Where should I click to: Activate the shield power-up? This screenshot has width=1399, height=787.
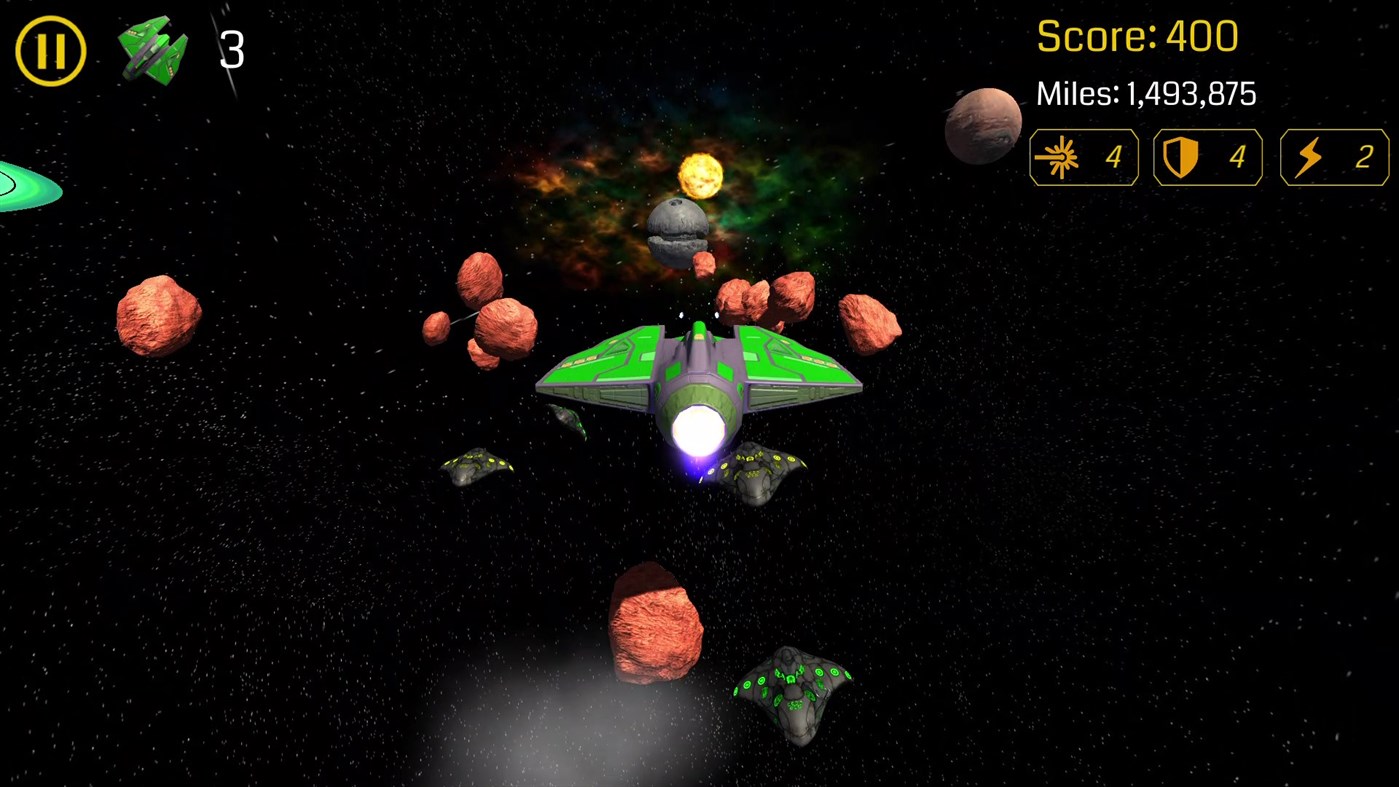pos(1207,157)
